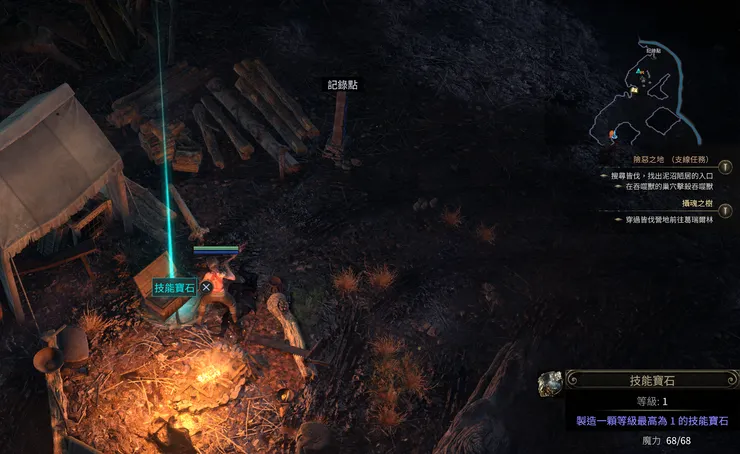The width and height of the screenshot is (740, 454).
Task: Select the 記錄點 waypoint label
Action: tap(342, 85)
